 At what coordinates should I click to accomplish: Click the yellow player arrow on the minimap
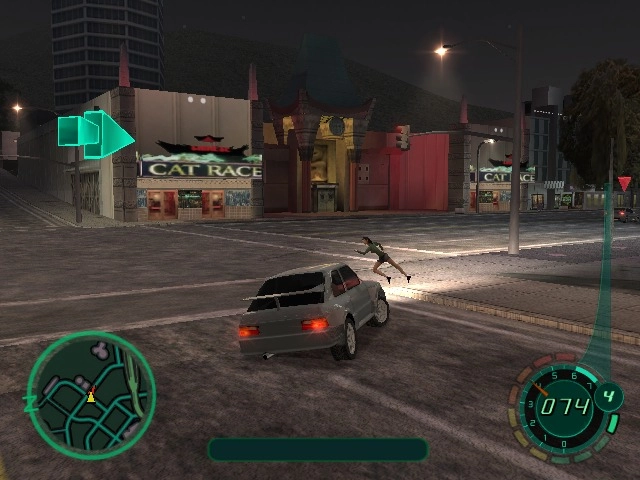(91, 395)
